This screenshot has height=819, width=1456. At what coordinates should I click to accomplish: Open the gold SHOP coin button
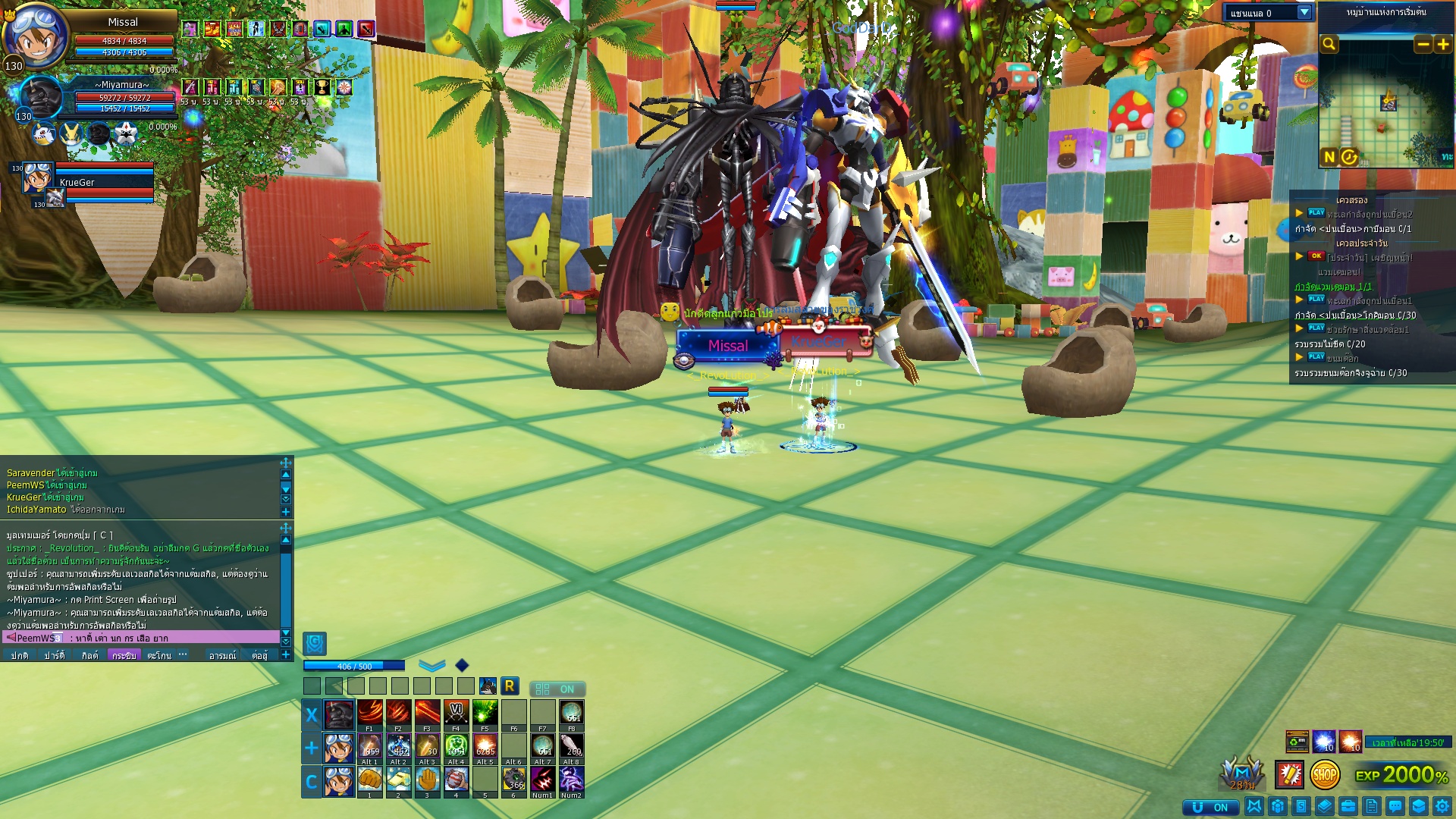coord(1324,775)
